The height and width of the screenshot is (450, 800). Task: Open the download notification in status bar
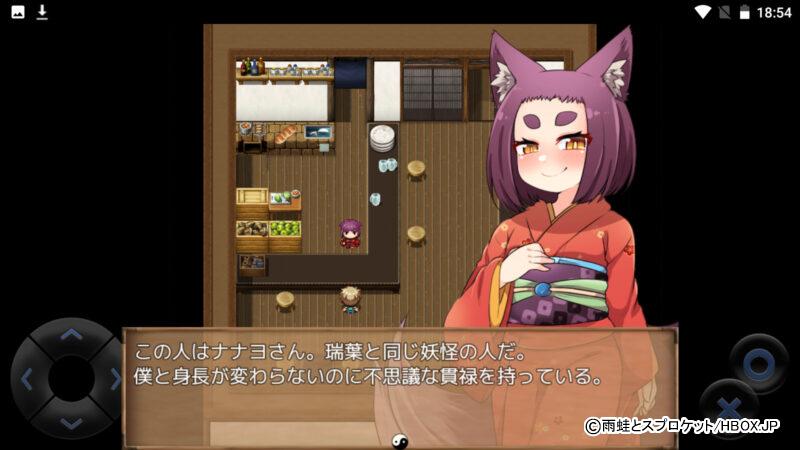tap(42, 12)
